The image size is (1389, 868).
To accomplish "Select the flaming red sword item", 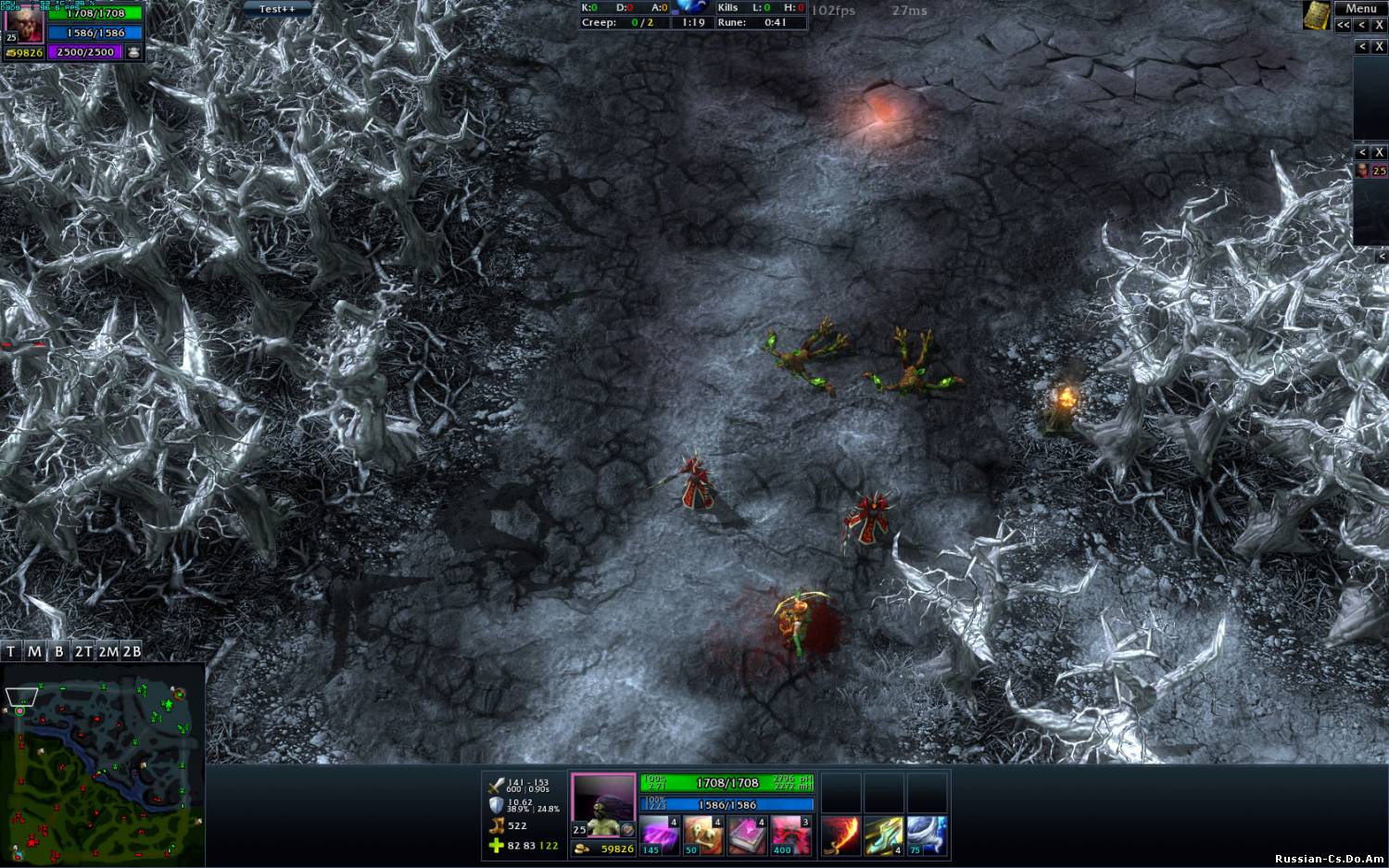I will pyautogui.click(x=841, y=836).
